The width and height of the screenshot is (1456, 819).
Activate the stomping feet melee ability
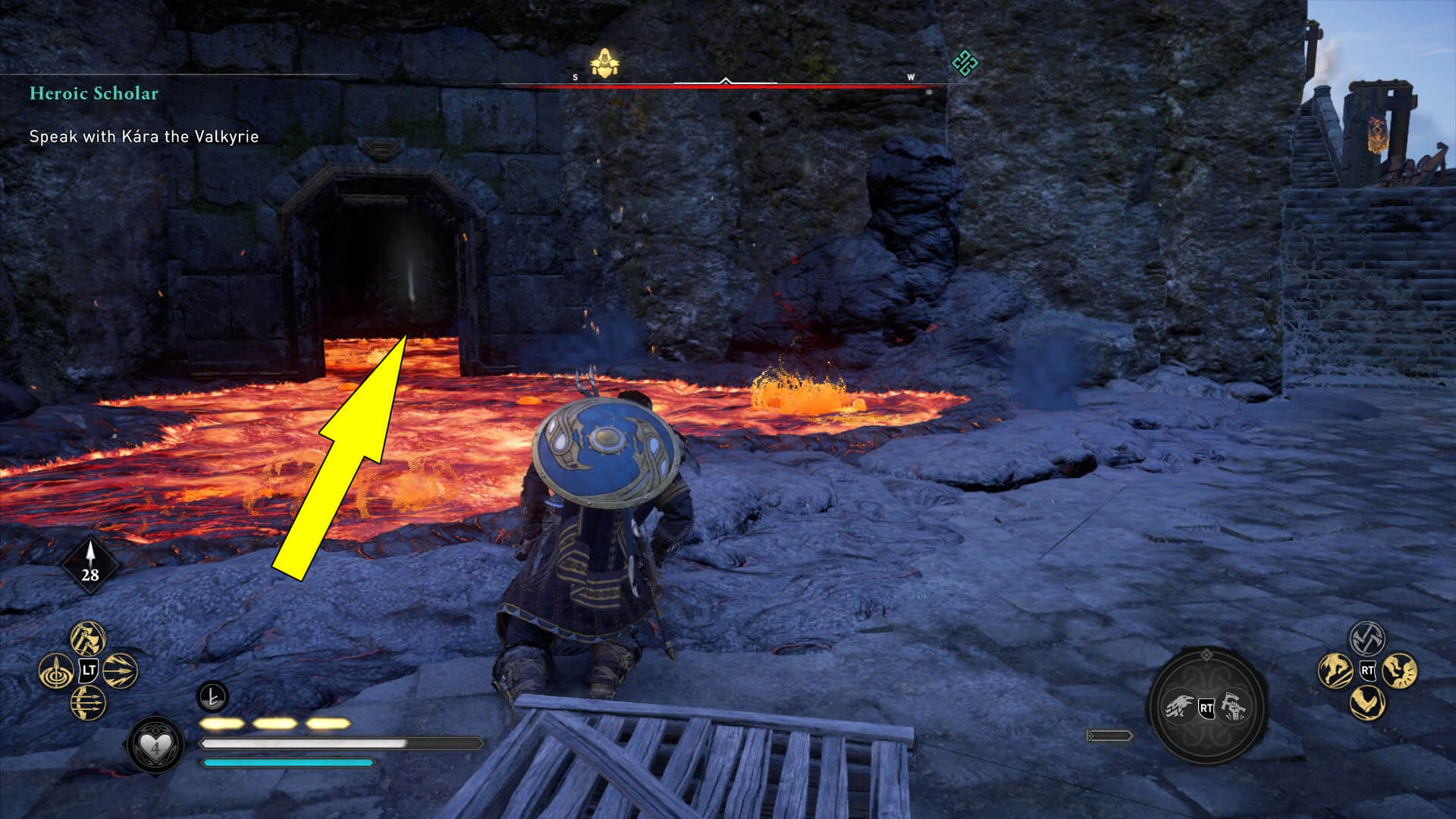click(x=1399, y=670)
